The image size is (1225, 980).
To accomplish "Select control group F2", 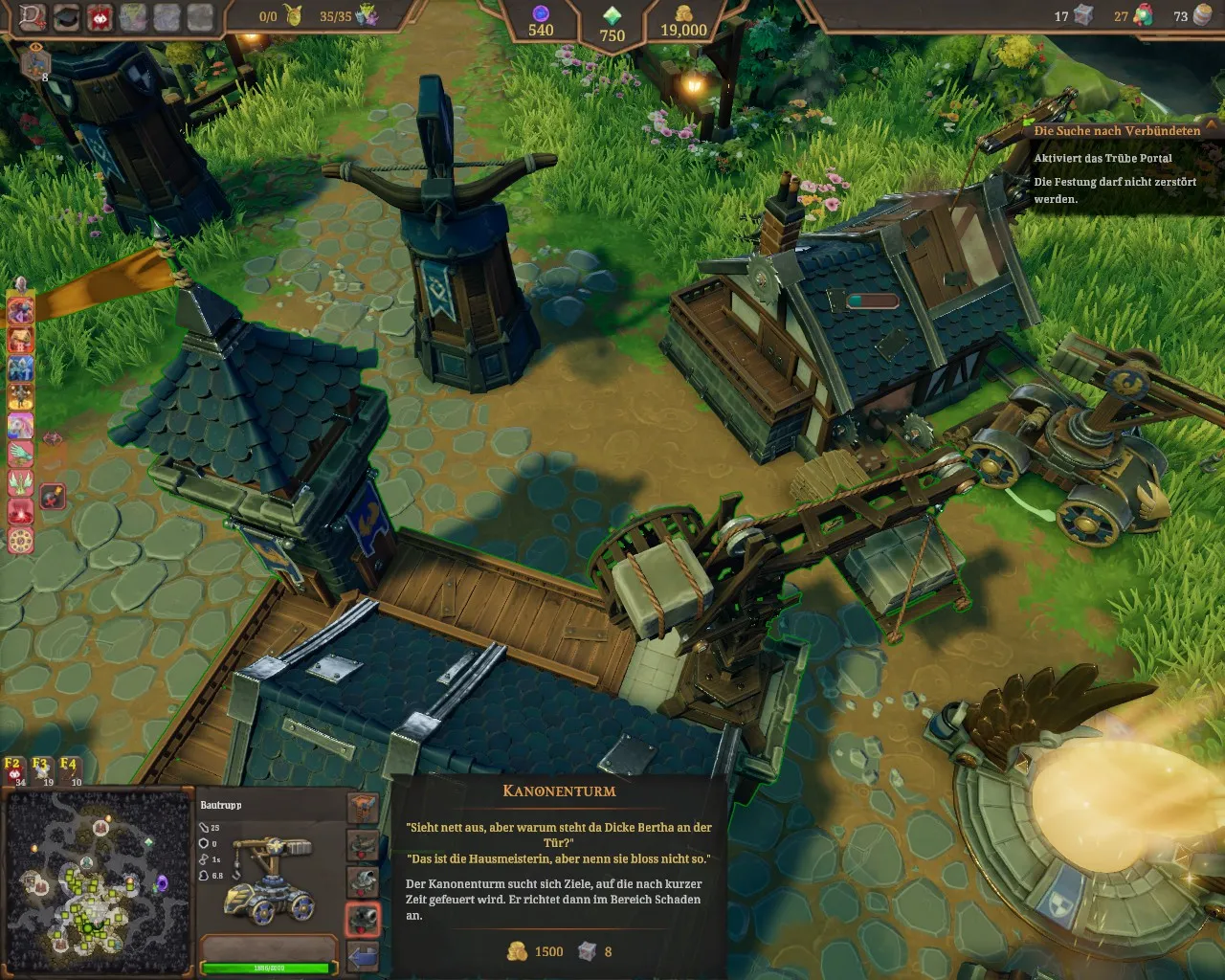I will pyautogui.click(x=14, y=770).
